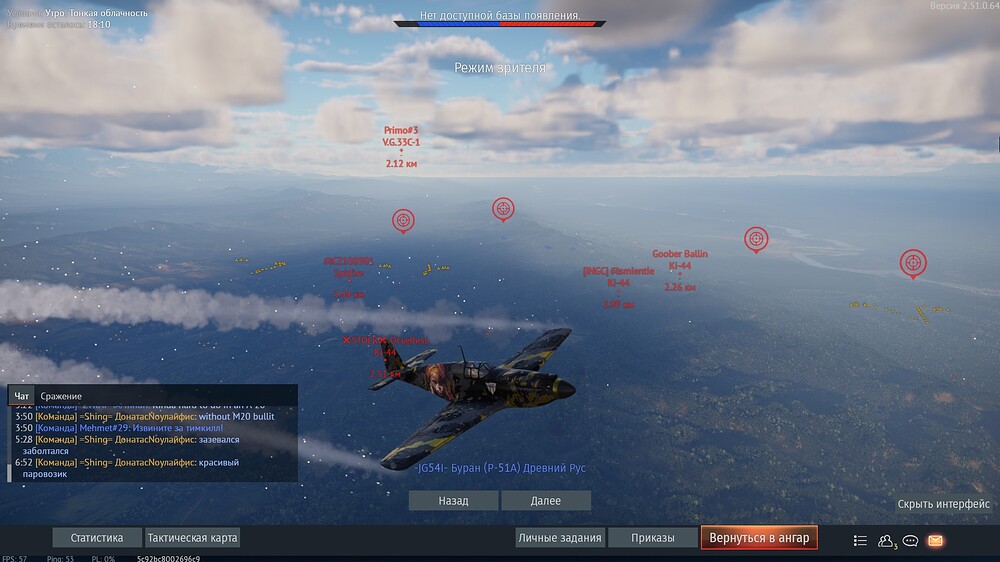Select the Чат tab
Screen dimensions: 1000x562
pos(22,396)
